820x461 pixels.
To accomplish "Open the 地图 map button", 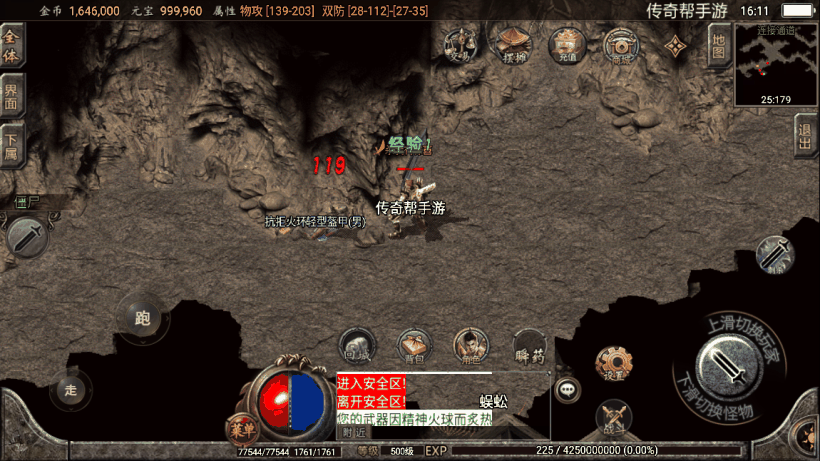I will (718, 45).
